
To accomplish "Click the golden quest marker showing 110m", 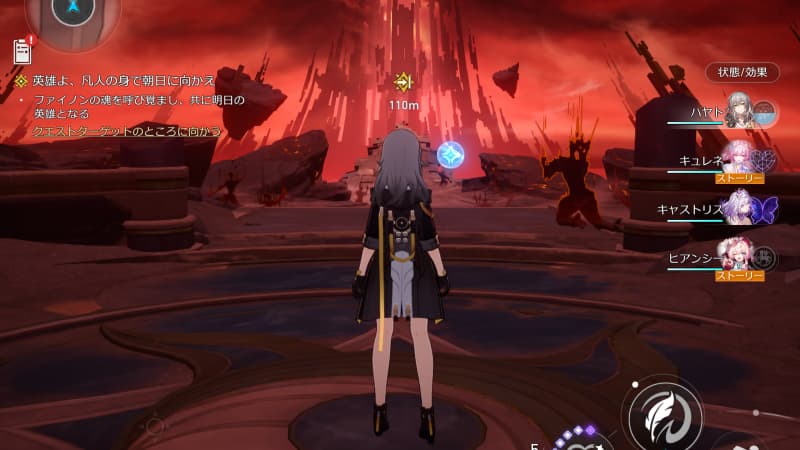I will (x=403, y=82).
